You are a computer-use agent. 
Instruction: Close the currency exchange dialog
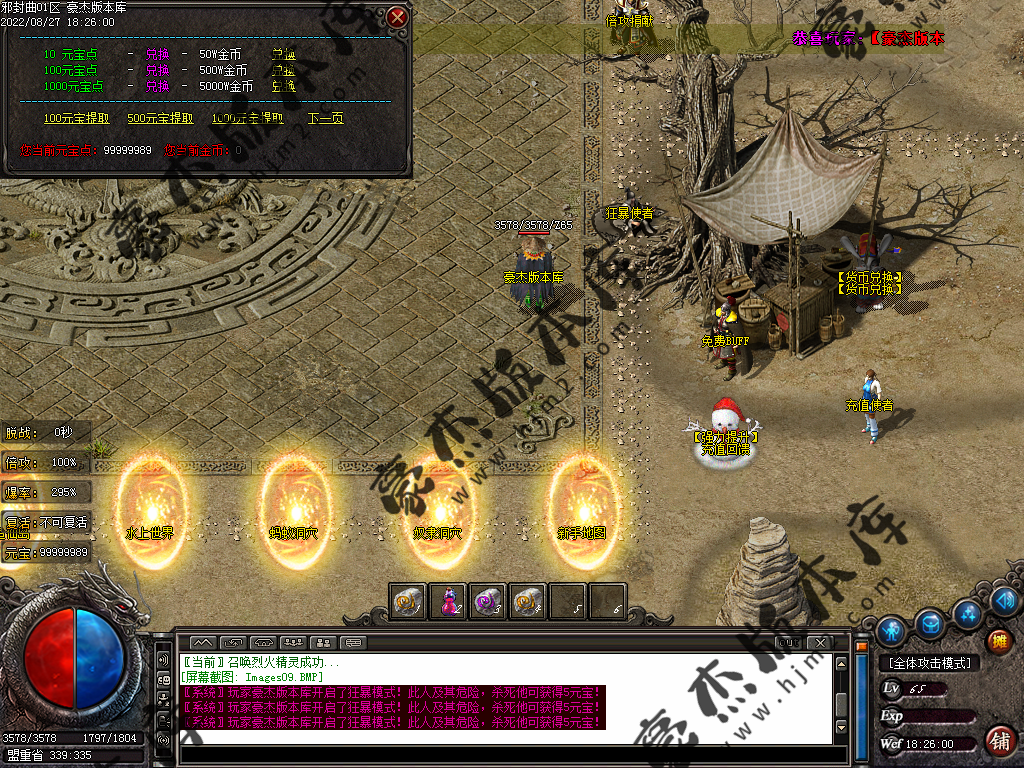[x=397, y=17]
